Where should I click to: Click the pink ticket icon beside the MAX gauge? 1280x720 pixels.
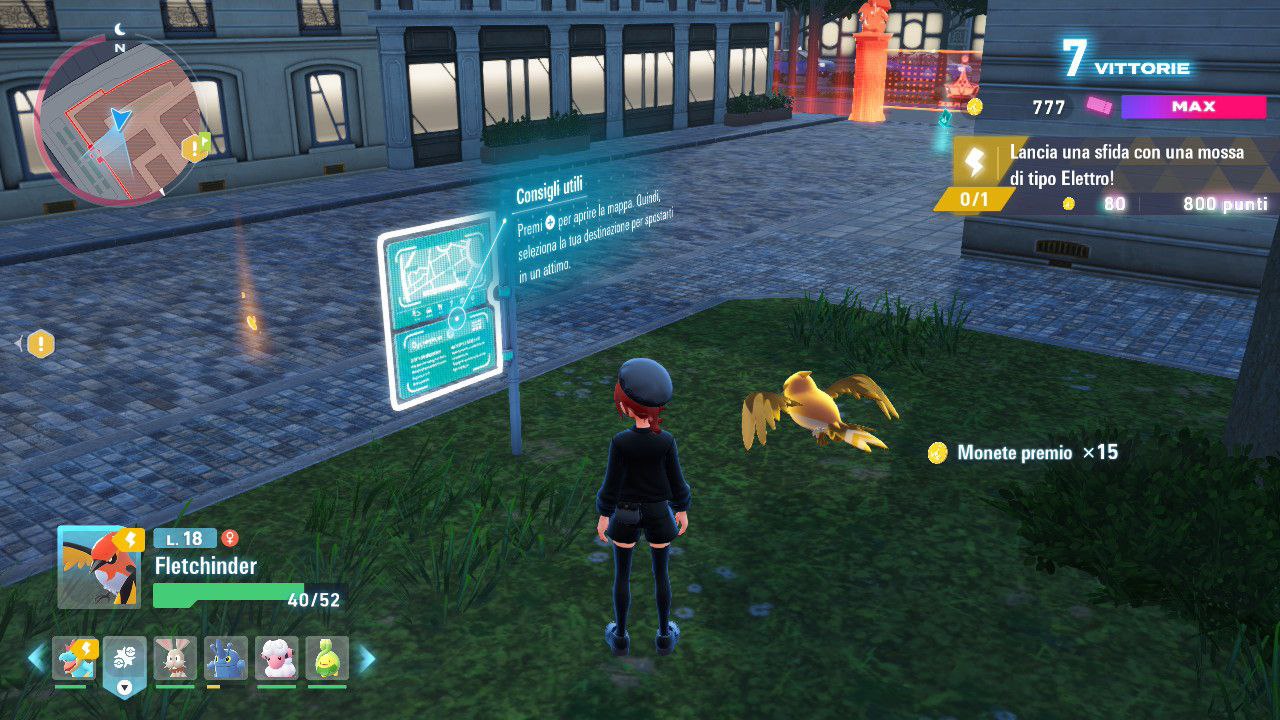click(x=1097, y=107)
